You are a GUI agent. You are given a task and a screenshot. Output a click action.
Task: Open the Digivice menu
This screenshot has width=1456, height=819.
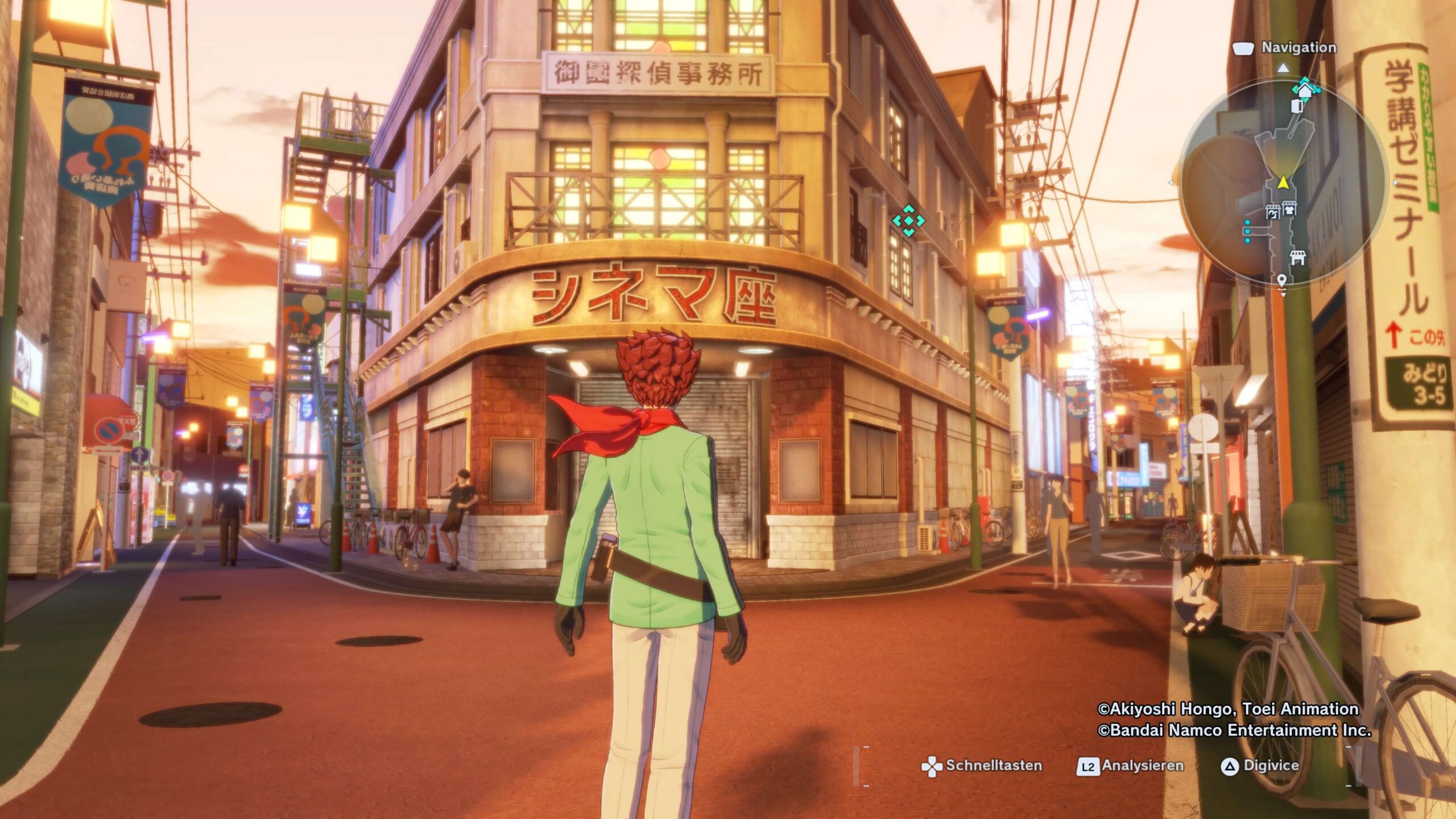pyautogui.click(x=1260, y=766)
